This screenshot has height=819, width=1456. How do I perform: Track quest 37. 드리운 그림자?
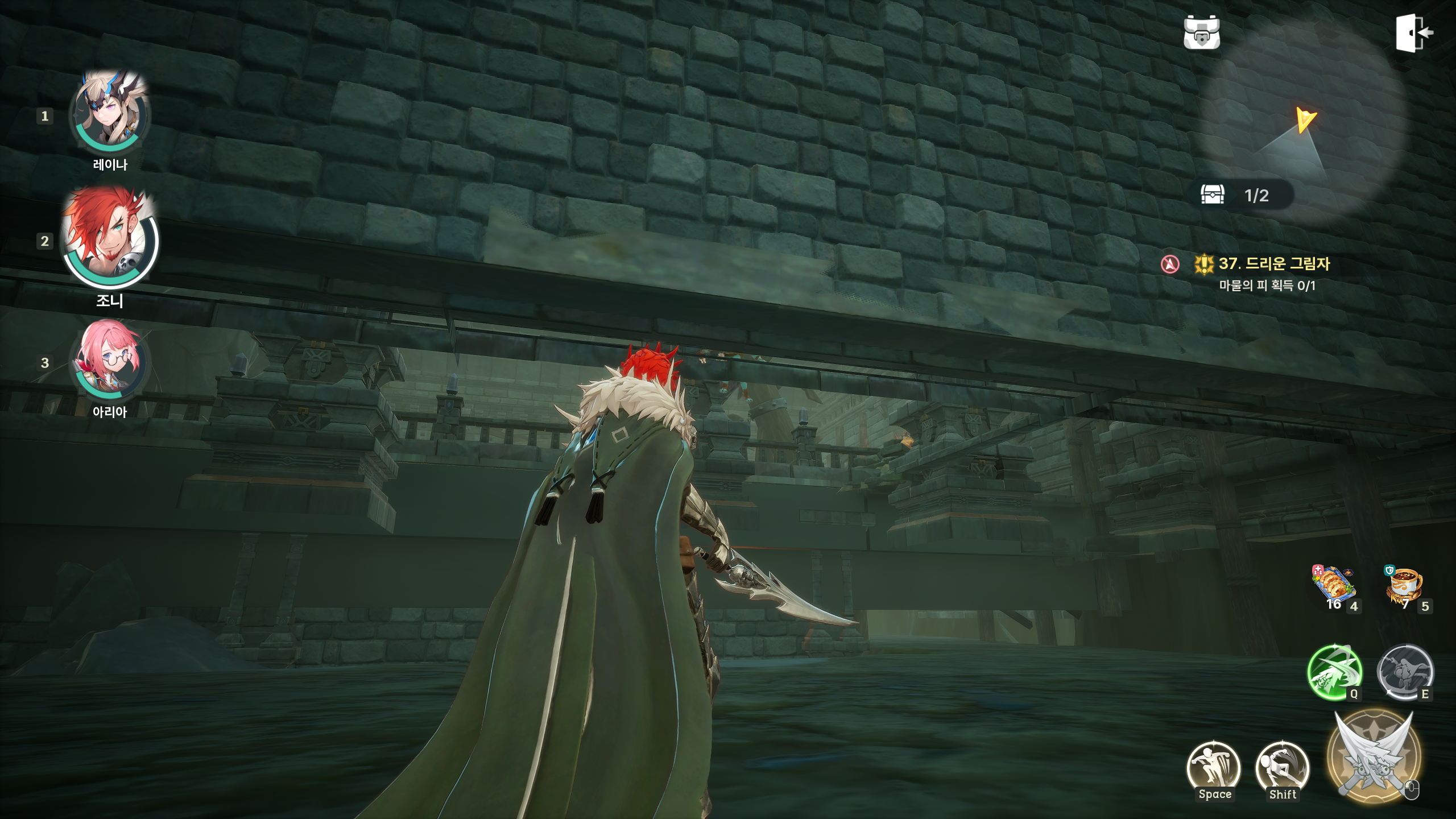tap(1274, 264)
